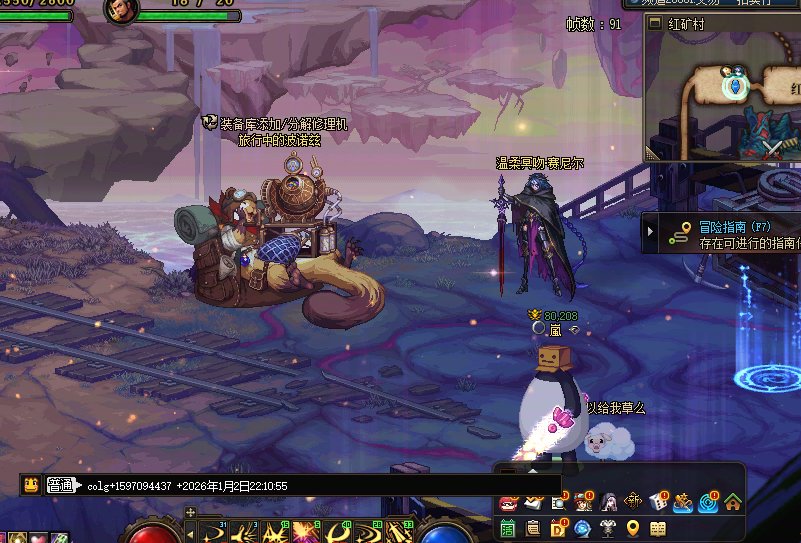801x543 pixels.
Task: Click the chat emoji face icon
Action: [31, 485]
